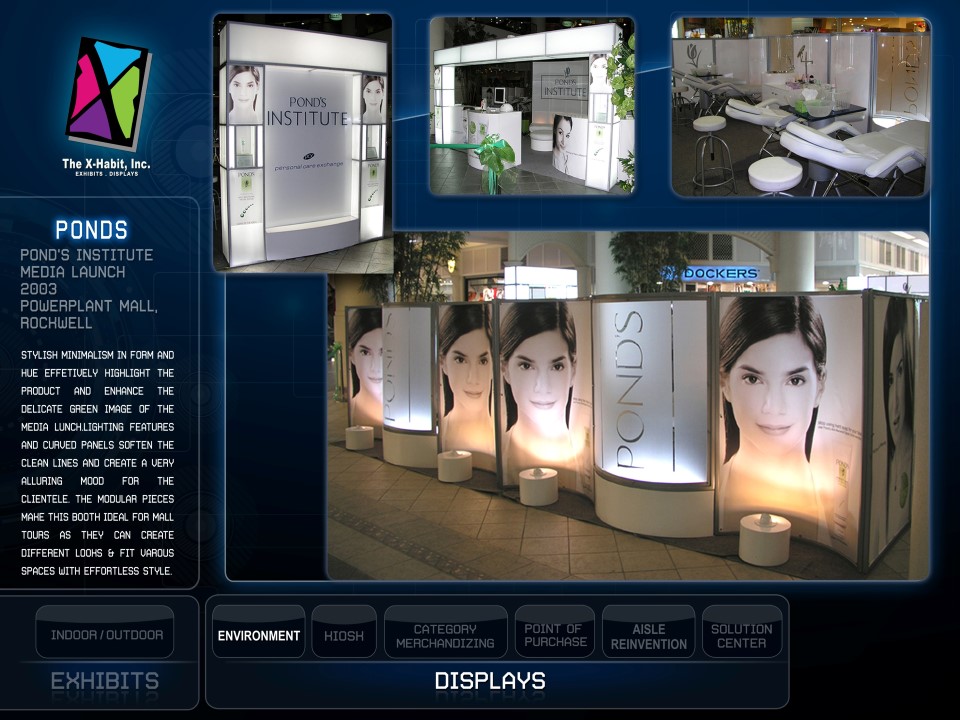The width and height of the screenshot is (960, 720).
Task: Open the white treatment chairs photo
Action: [800, 105]
